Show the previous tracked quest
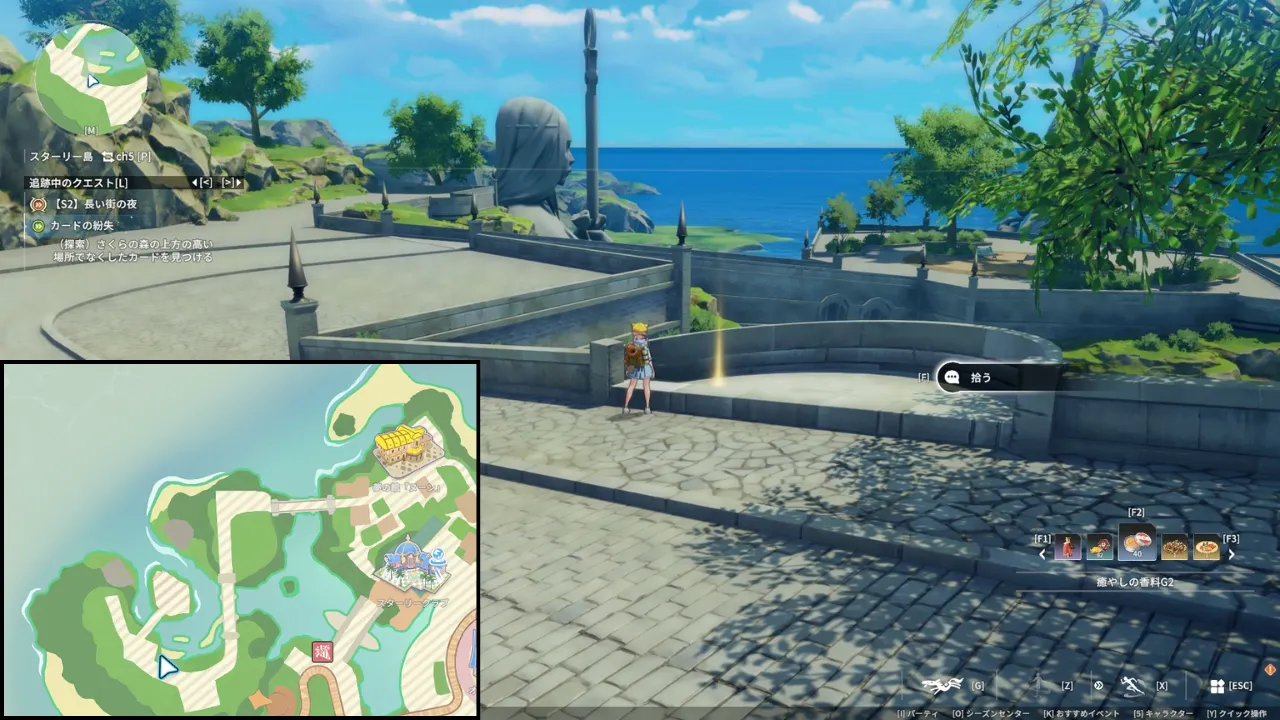 [x=201, y=183]
